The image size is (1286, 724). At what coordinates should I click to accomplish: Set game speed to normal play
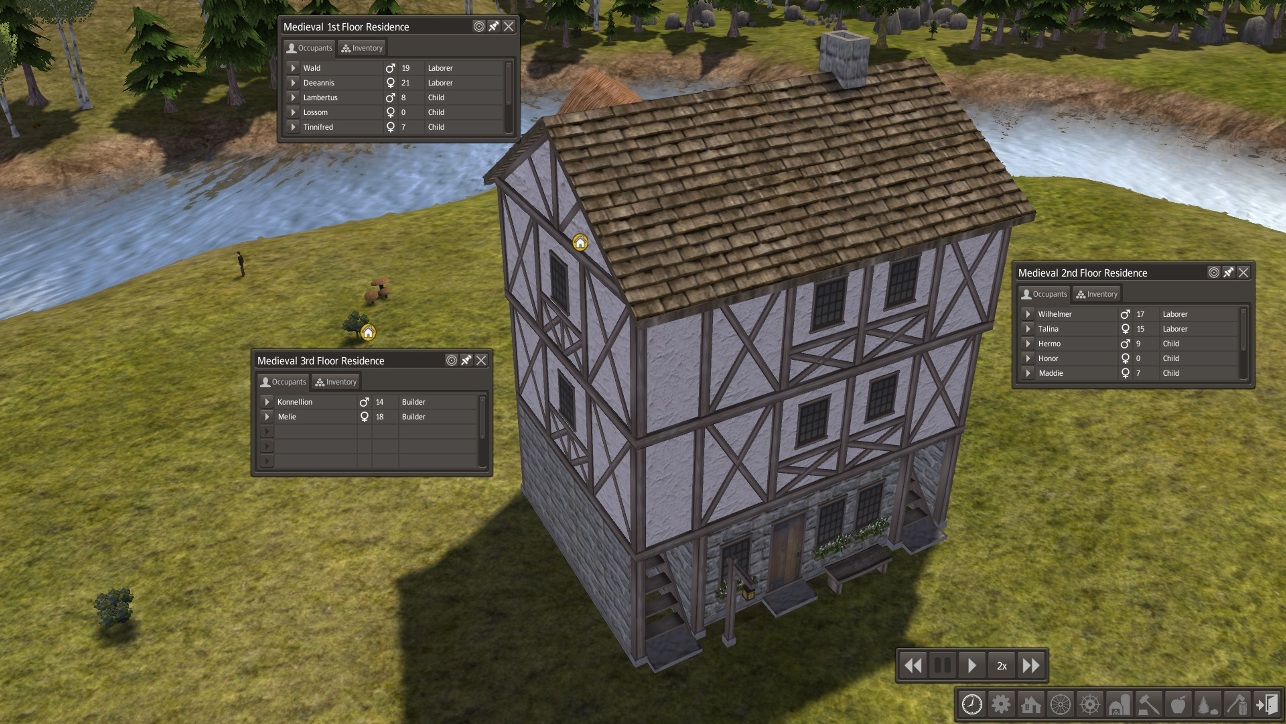coord(971,665)
